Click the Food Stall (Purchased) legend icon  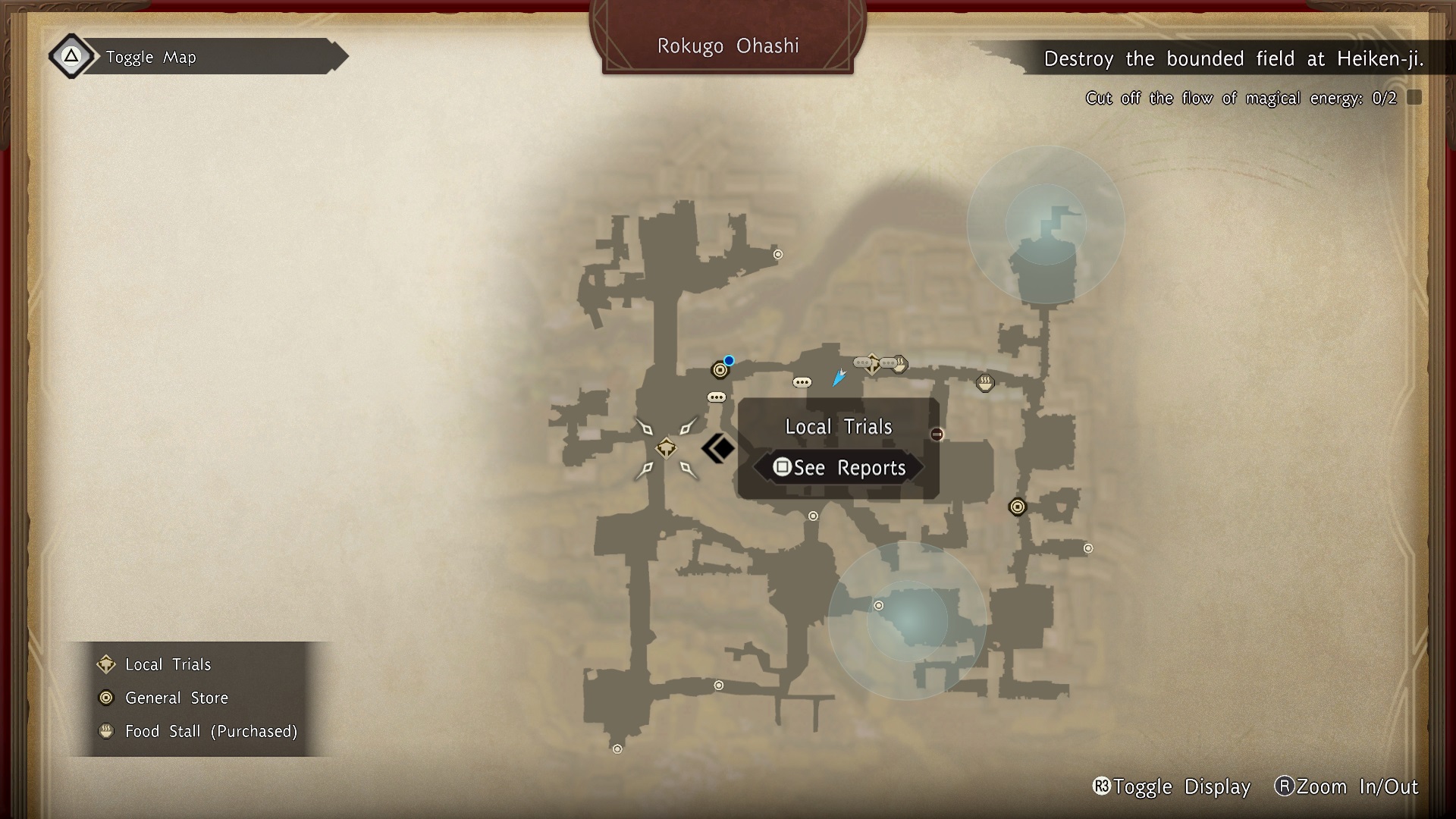click(106, 731)
